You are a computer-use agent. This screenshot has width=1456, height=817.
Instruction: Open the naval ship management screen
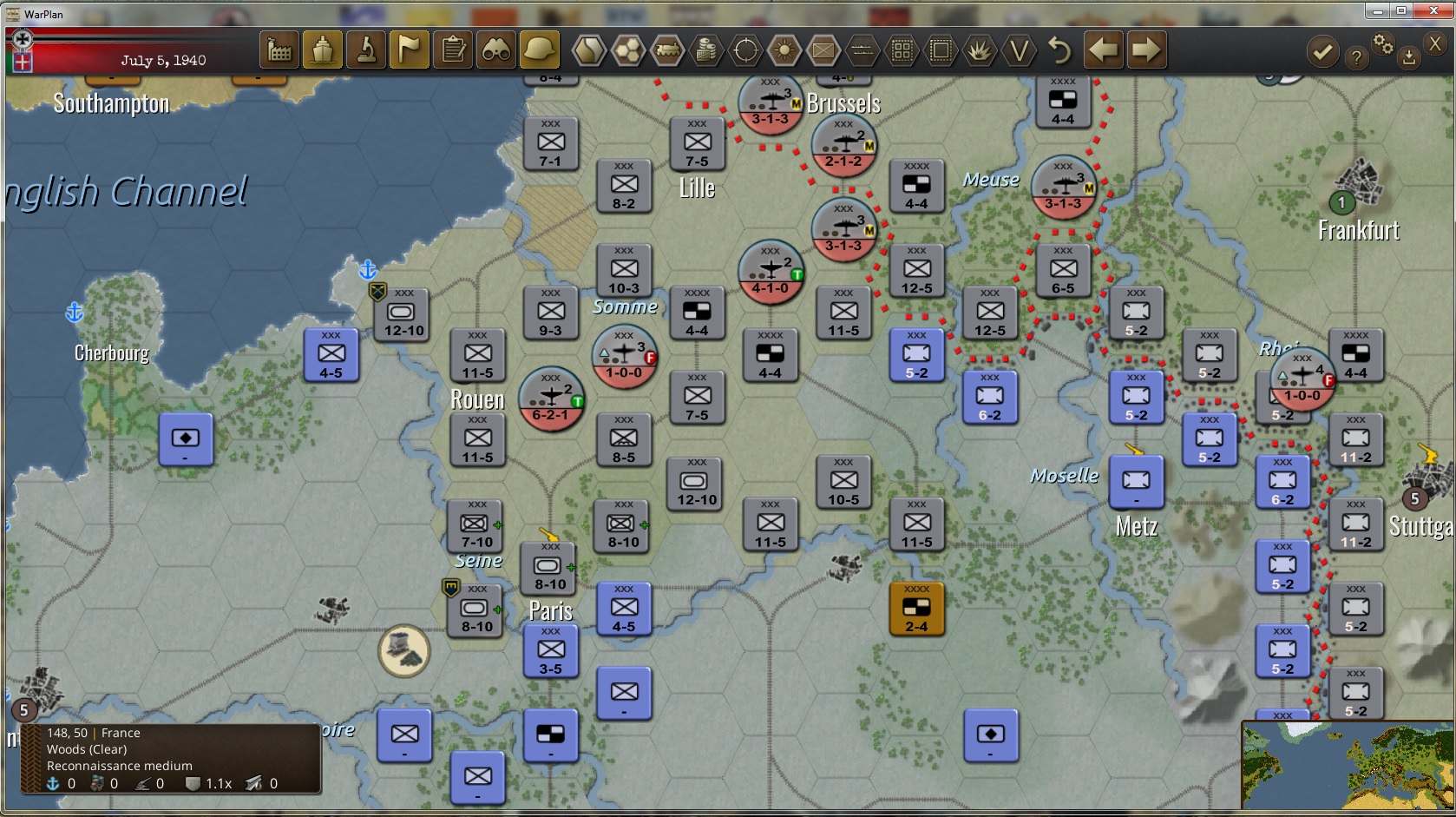coord(322,49)
